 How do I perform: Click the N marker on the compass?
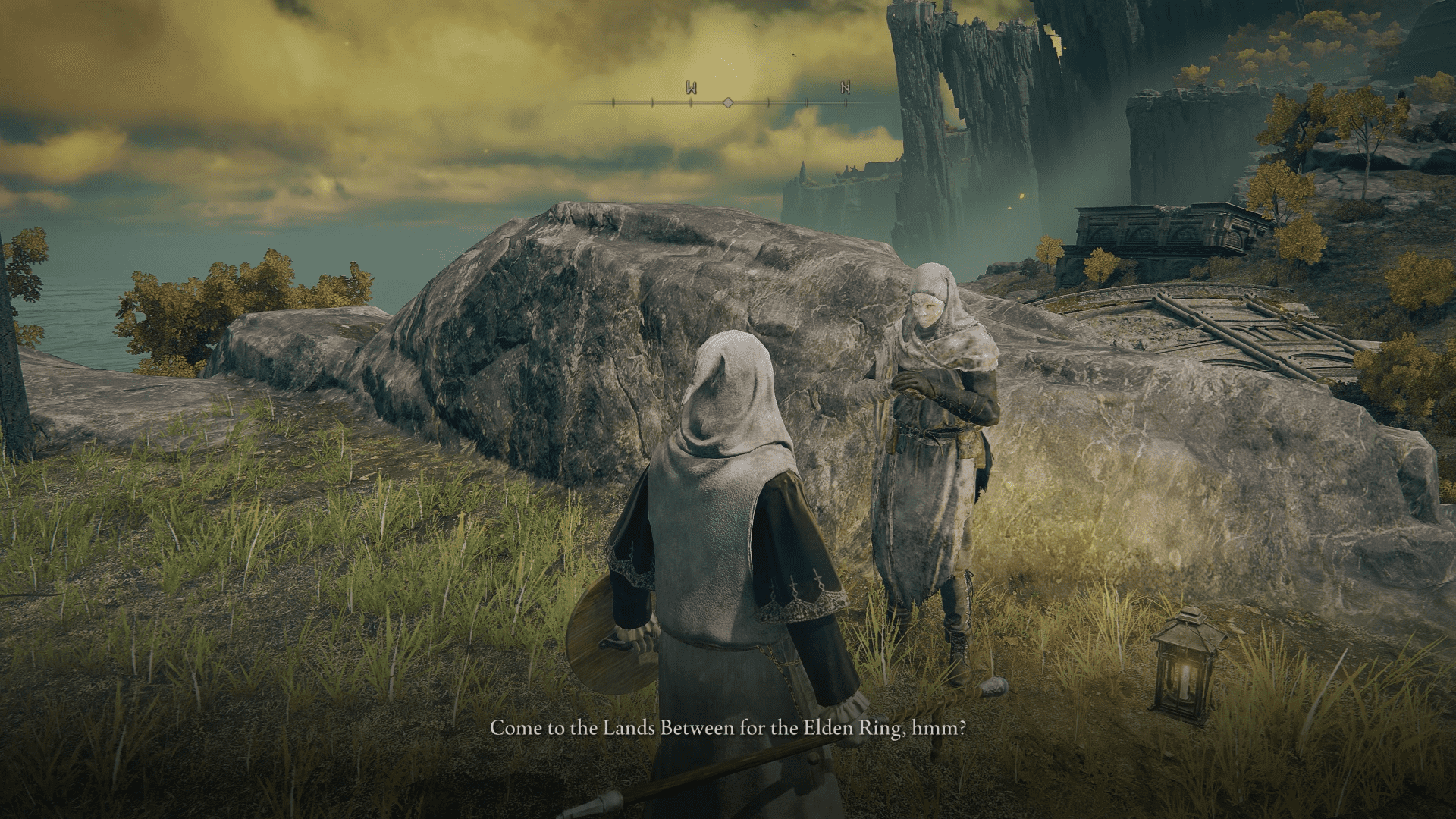[846, 87]
